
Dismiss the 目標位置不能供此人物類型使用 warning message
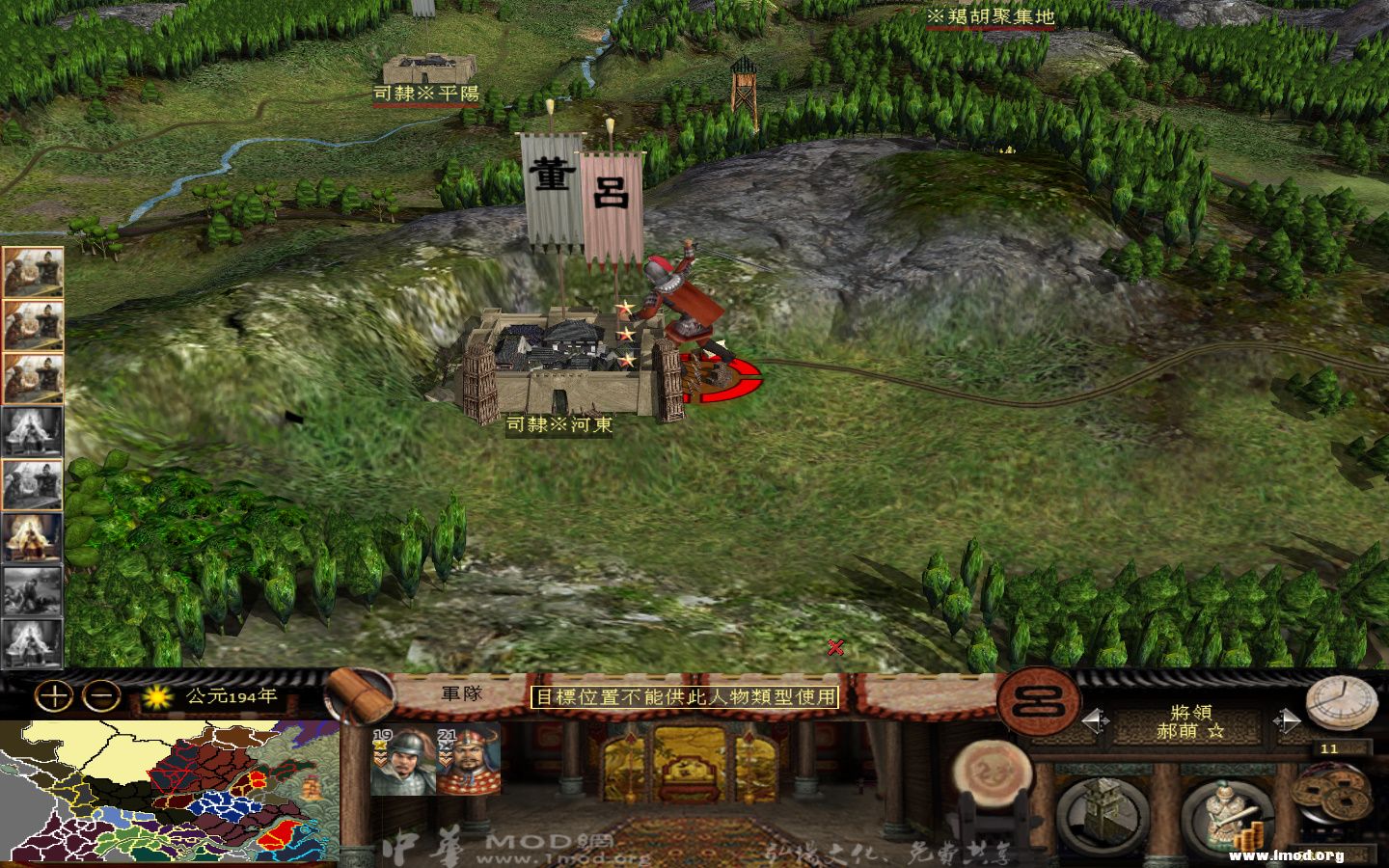pos(687,697)
